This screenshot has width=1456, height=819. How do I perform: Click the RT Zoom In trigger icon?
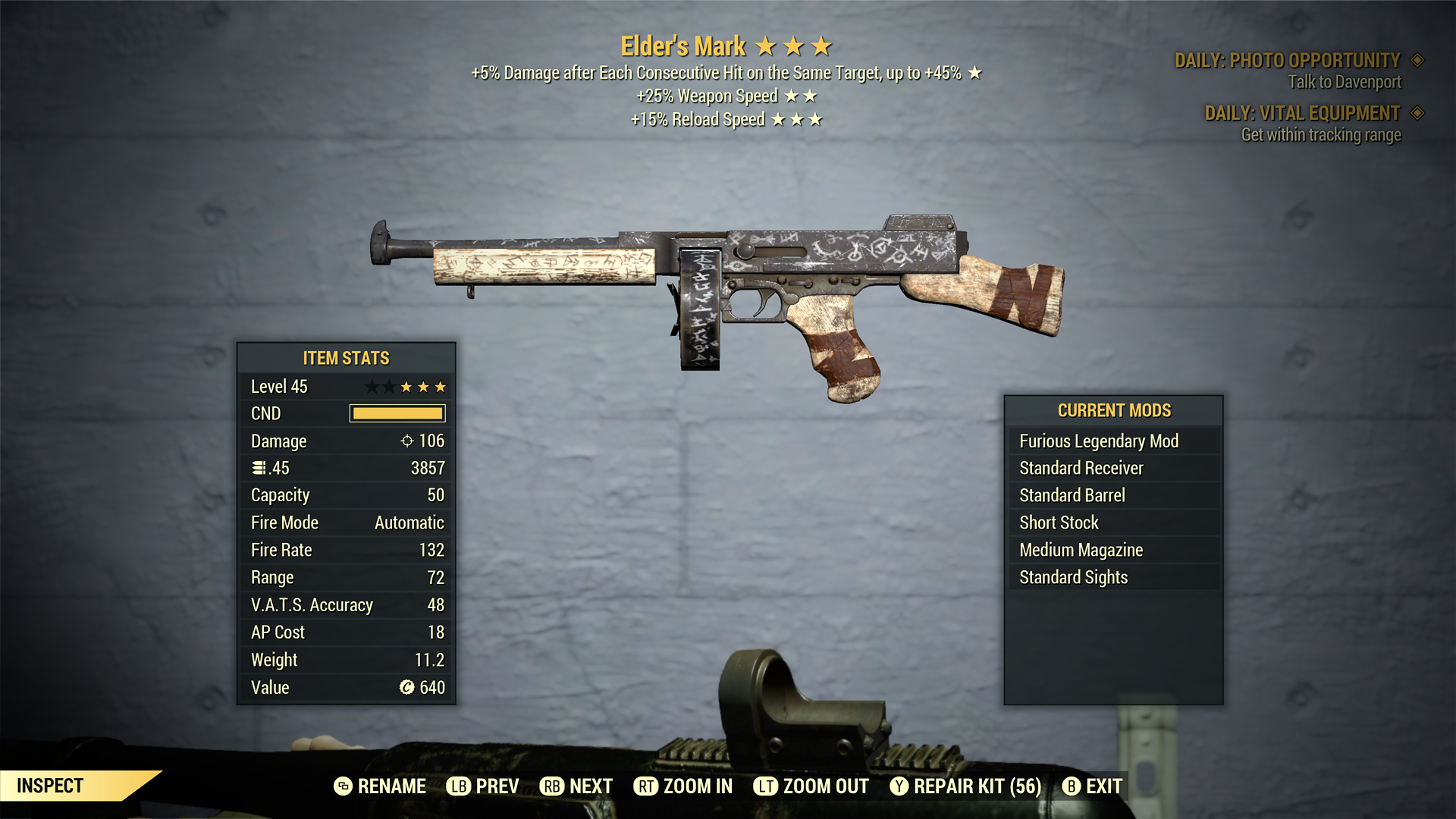click(647, 786)
